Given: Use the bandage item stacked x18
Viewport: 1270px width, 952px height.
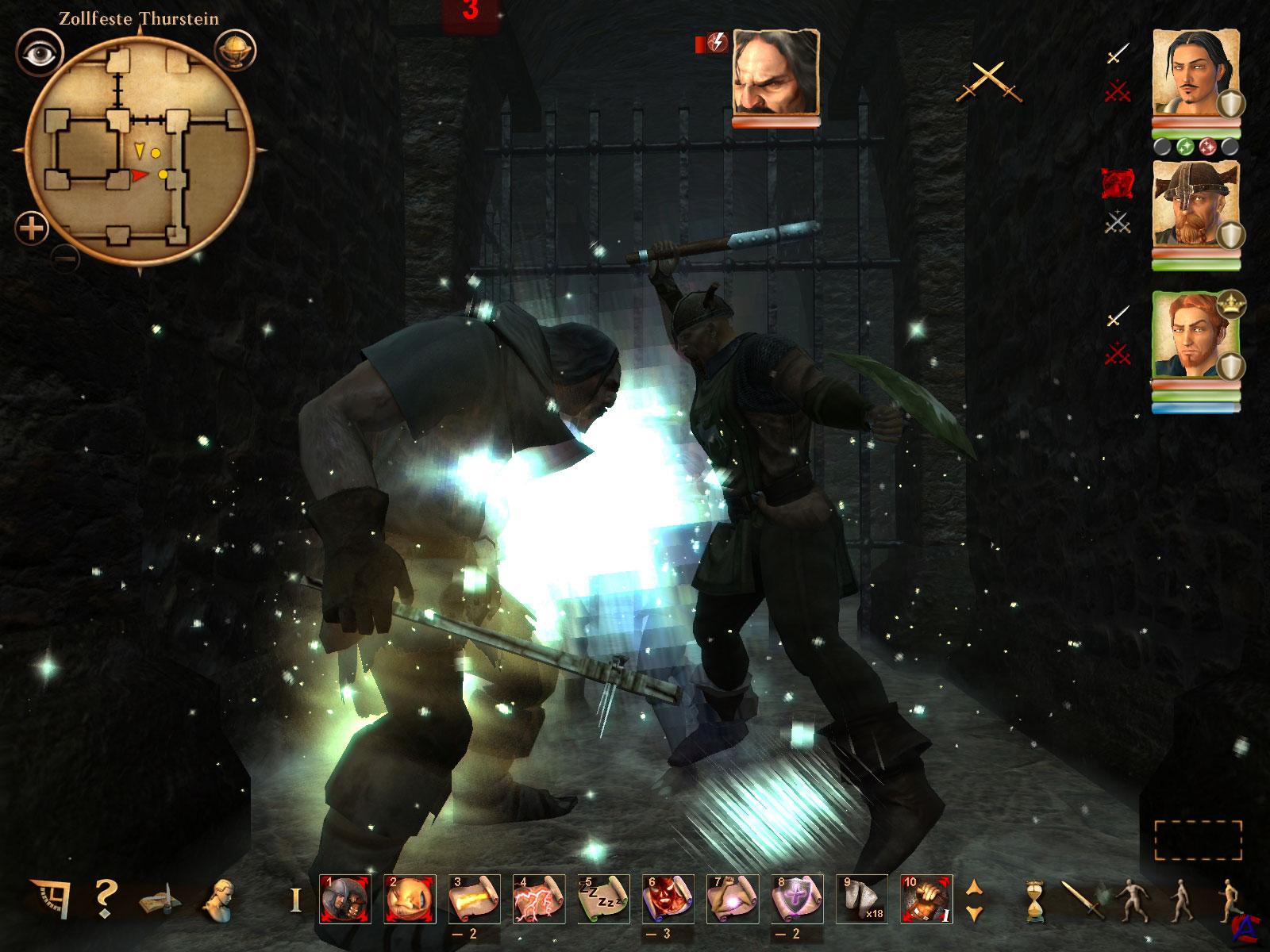Looking at the screenshot, I should [862, 899].
